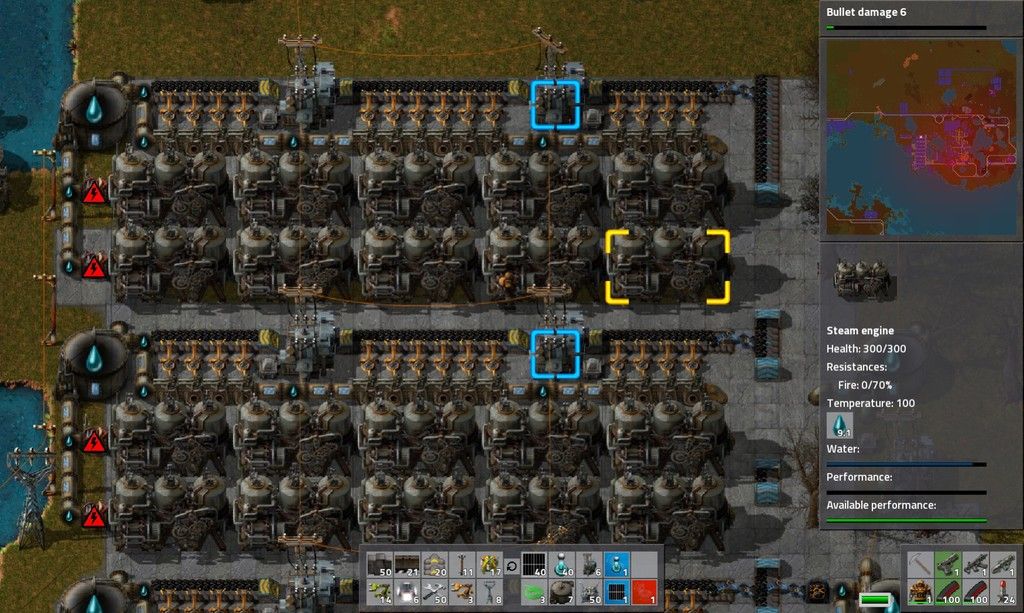
Task: Select the red highlighted quickbar slot
Action: (x=645, y=590)
